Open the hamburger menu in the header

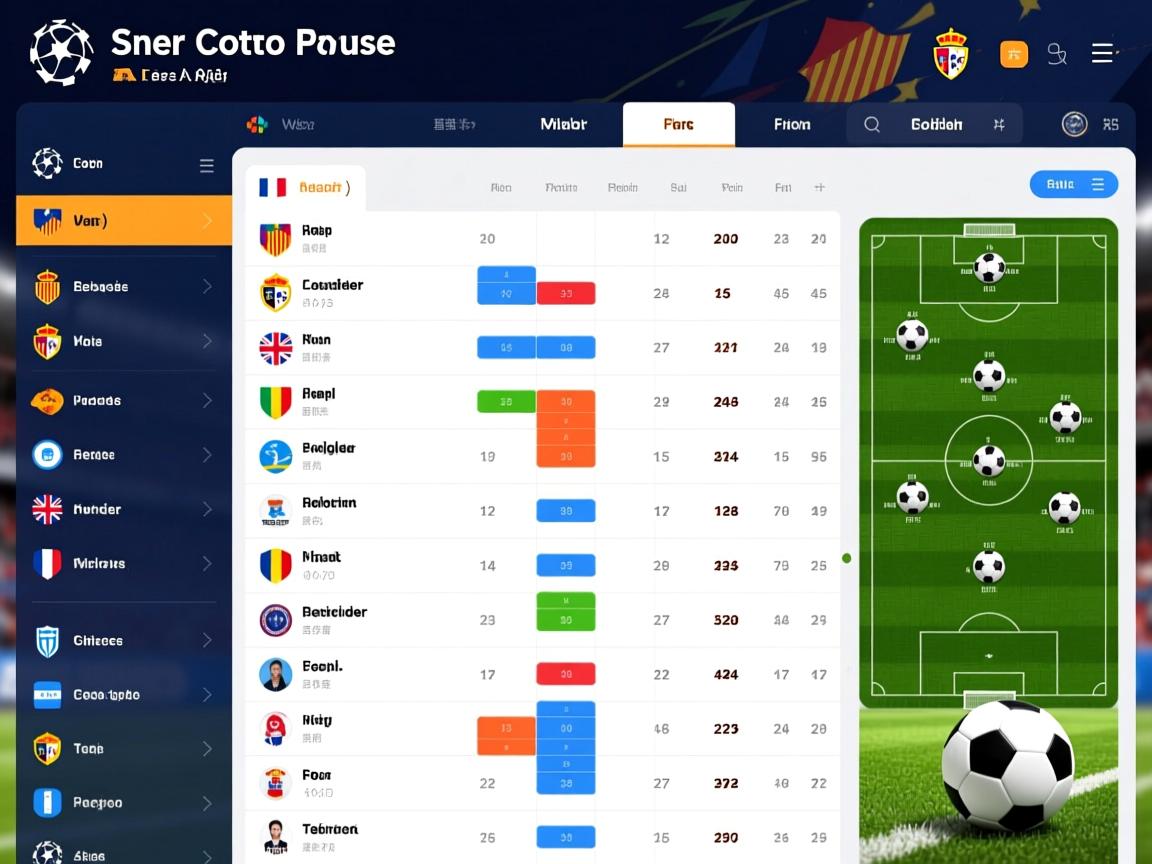coord(1102,54)
